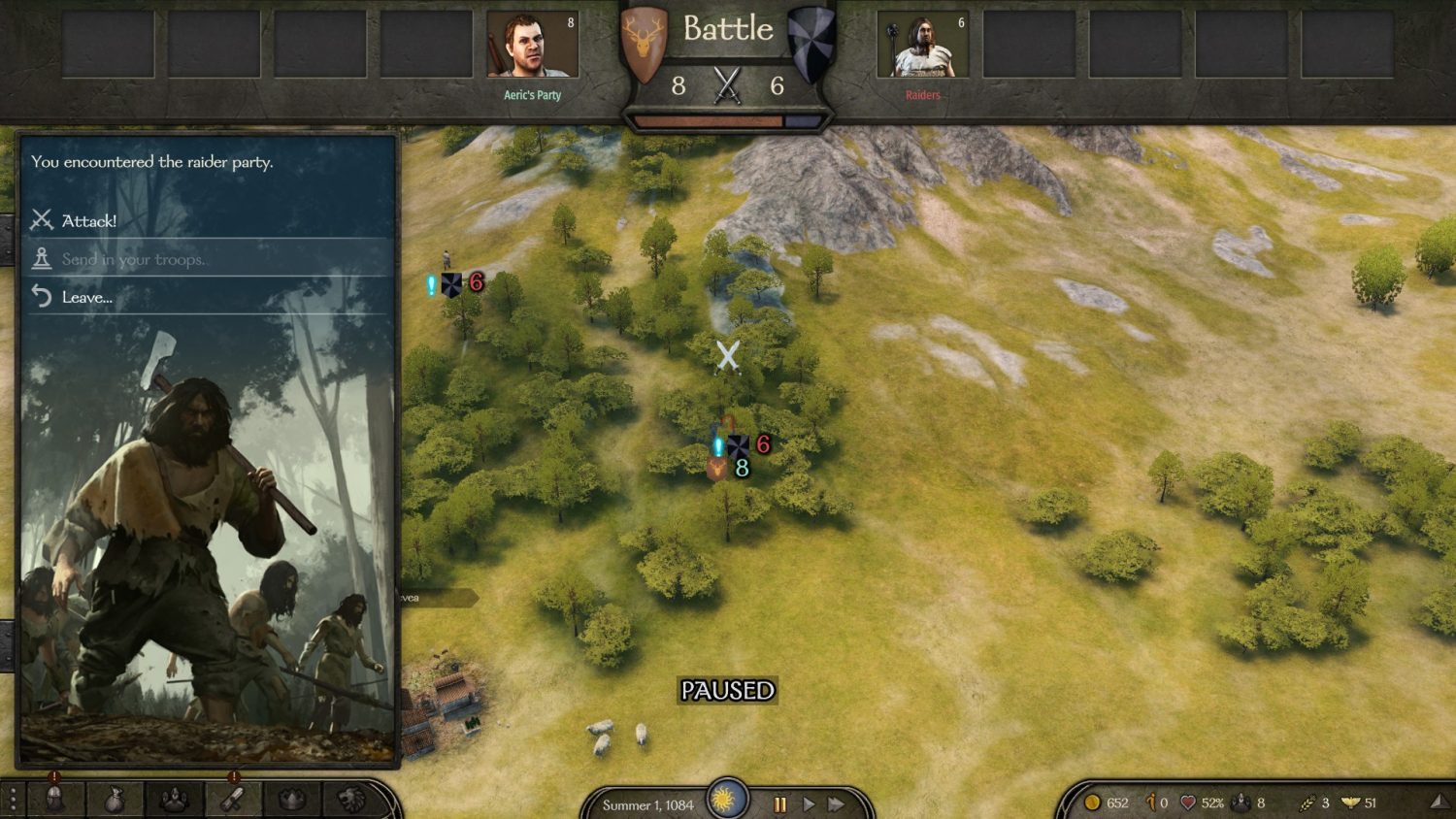Select Aeric's Party portrait

coord(533,44)
